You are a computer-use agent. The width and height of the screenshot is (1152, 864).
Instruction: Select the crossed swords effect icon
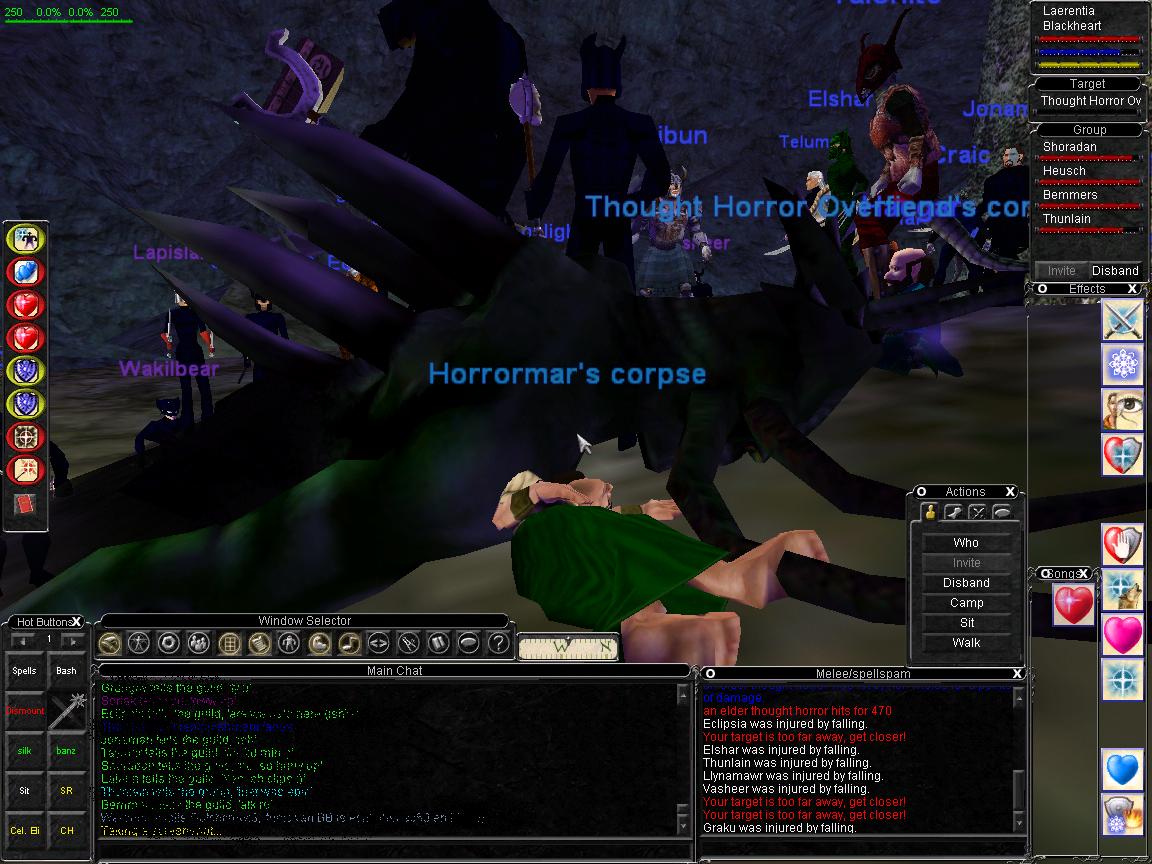click(x=1122, y=321)
